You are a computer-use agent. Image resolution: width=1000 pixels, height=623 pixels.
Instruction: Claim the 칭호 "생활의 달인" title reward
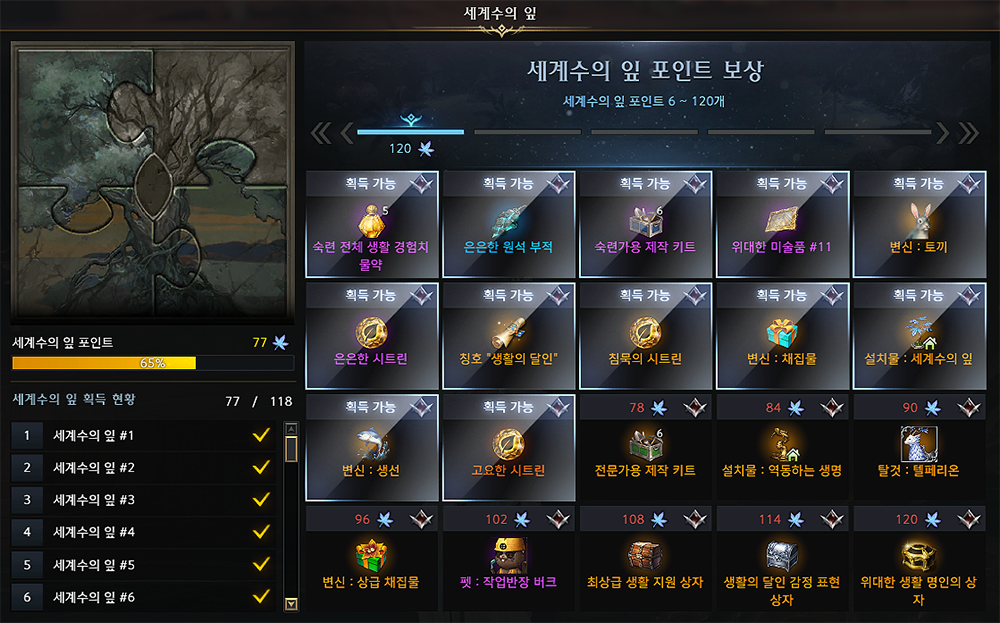[508, 337]
